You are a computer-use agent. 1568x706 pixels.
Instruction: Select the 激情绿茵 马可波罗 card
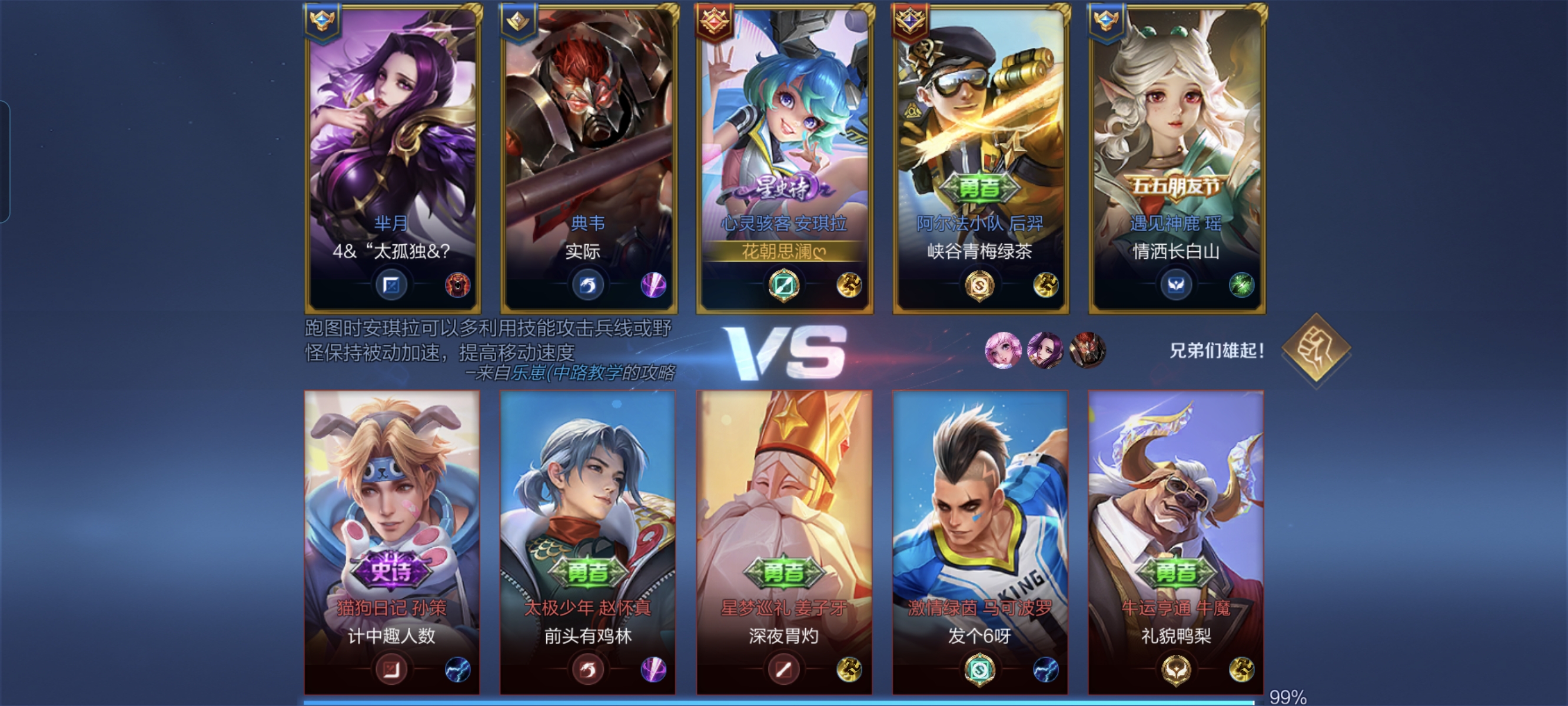click(x=980, y=542)
